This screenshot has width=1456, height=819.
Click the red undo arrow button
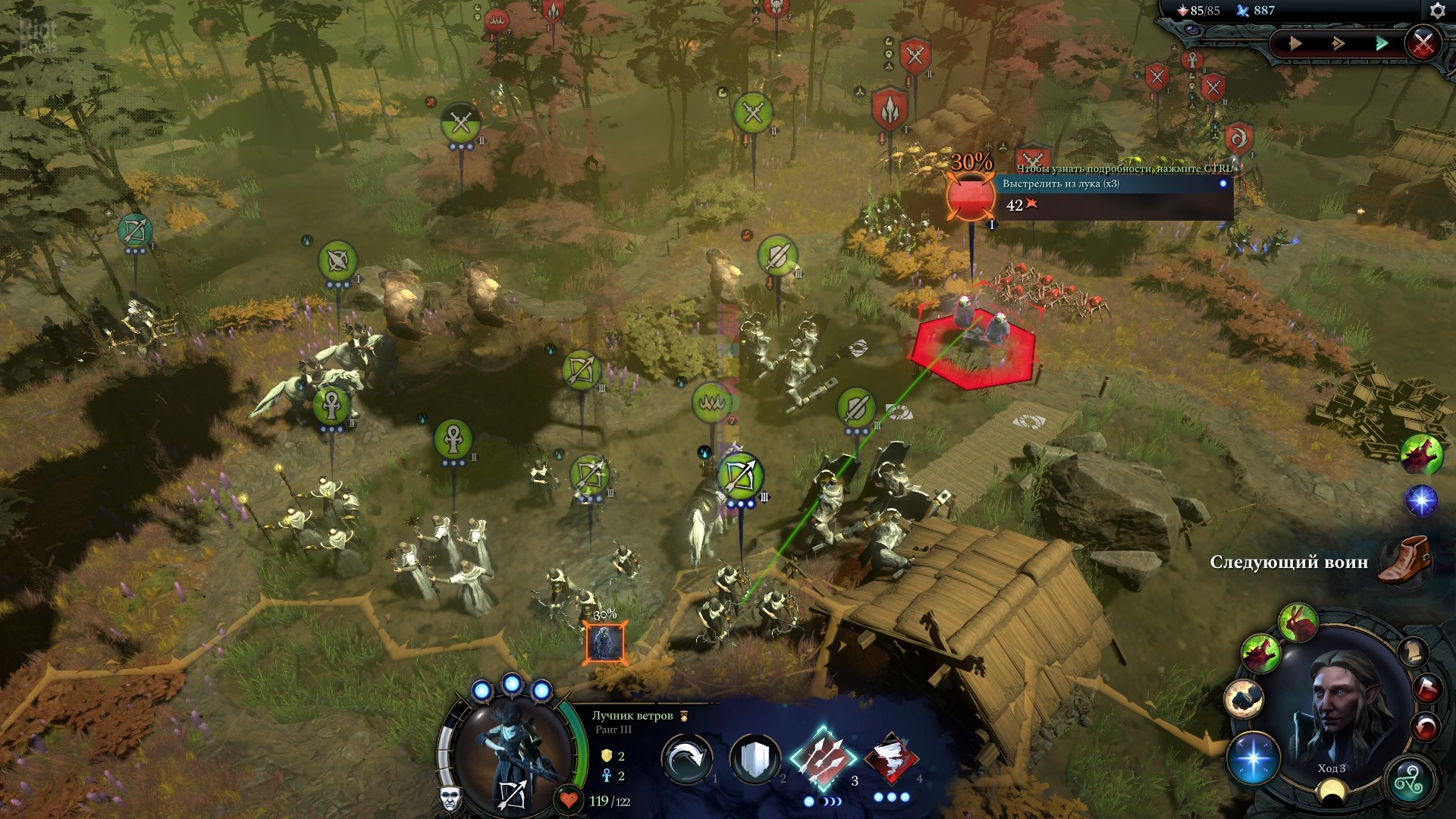pyautogui.click(x=1426, y=727)
